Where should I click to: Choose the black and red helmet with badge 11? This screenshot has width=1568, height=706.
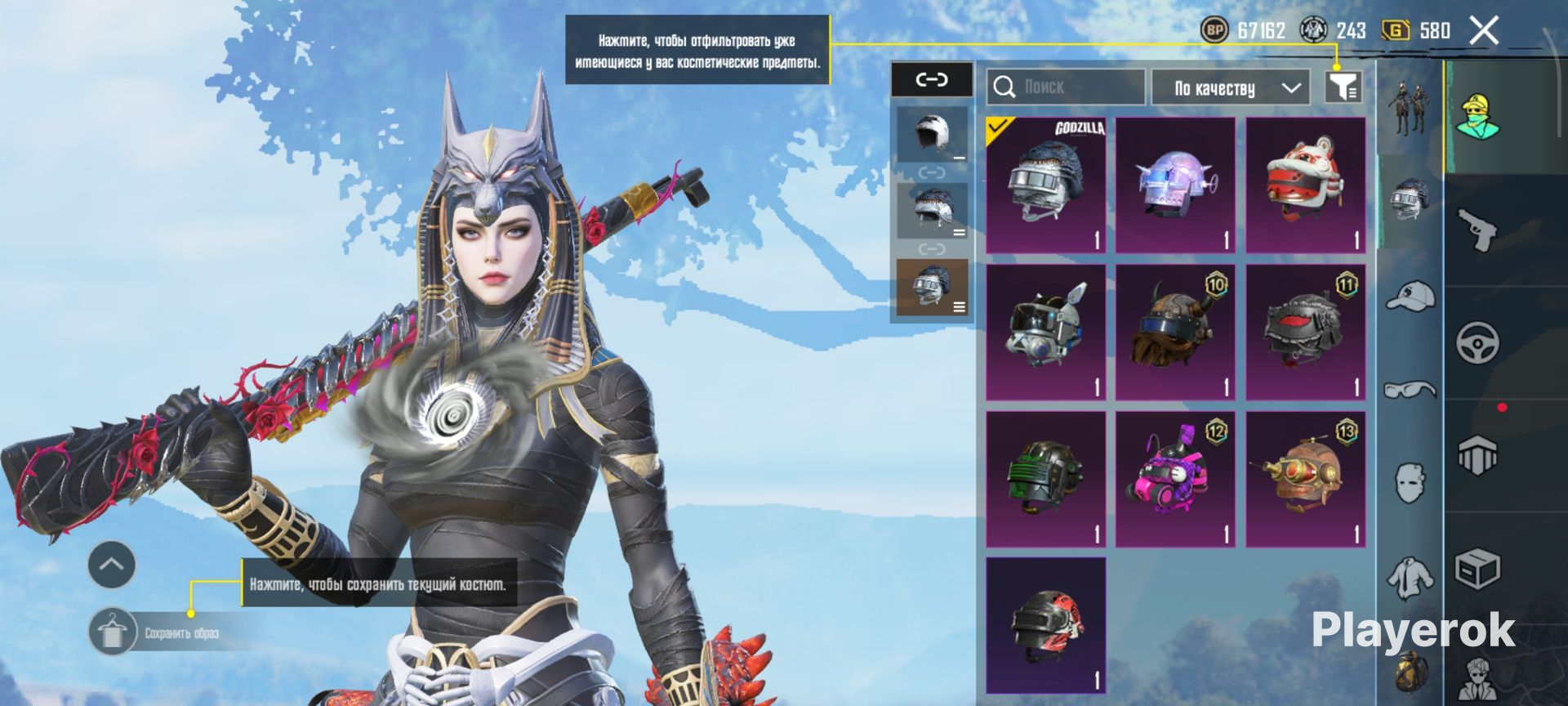1305,332
